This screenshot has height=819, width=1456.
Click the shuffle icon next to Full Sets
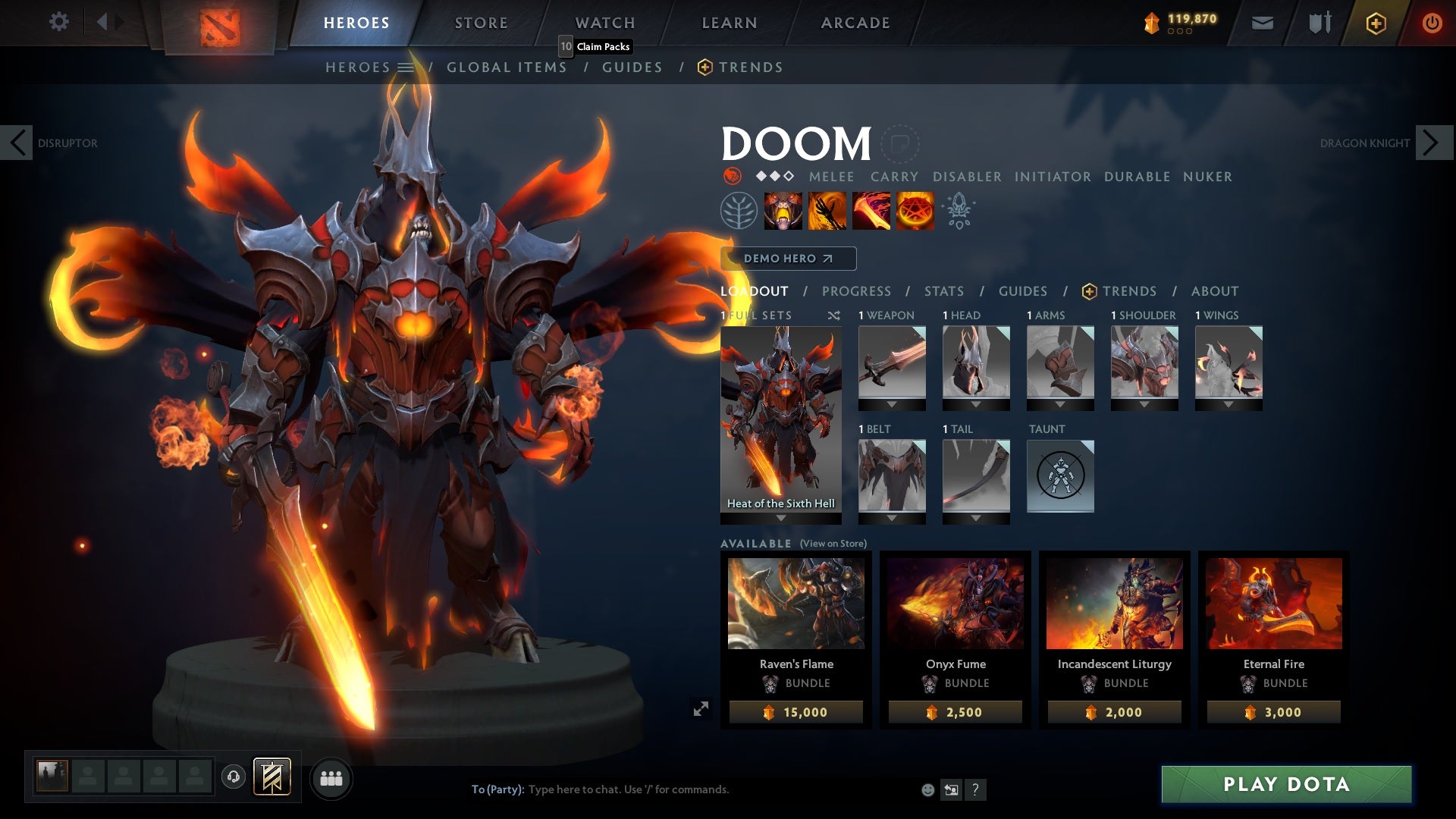point(833,315)
